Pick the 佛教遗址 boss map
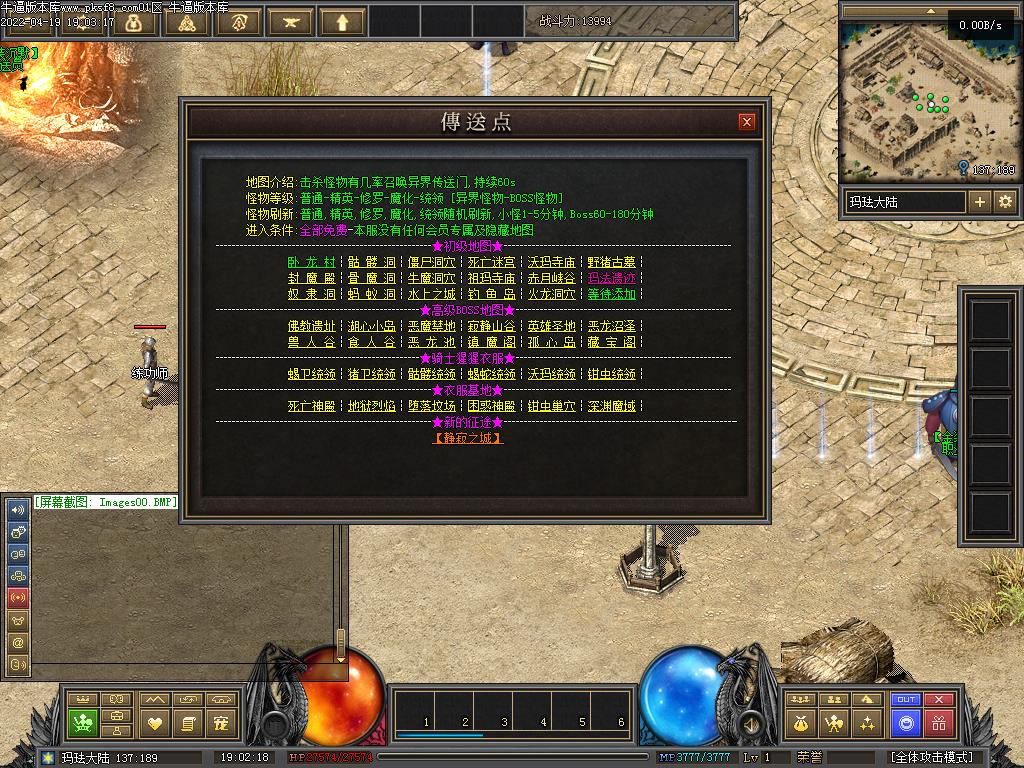The width and height of the screenshot is (1024, 768). coord(311,326)
